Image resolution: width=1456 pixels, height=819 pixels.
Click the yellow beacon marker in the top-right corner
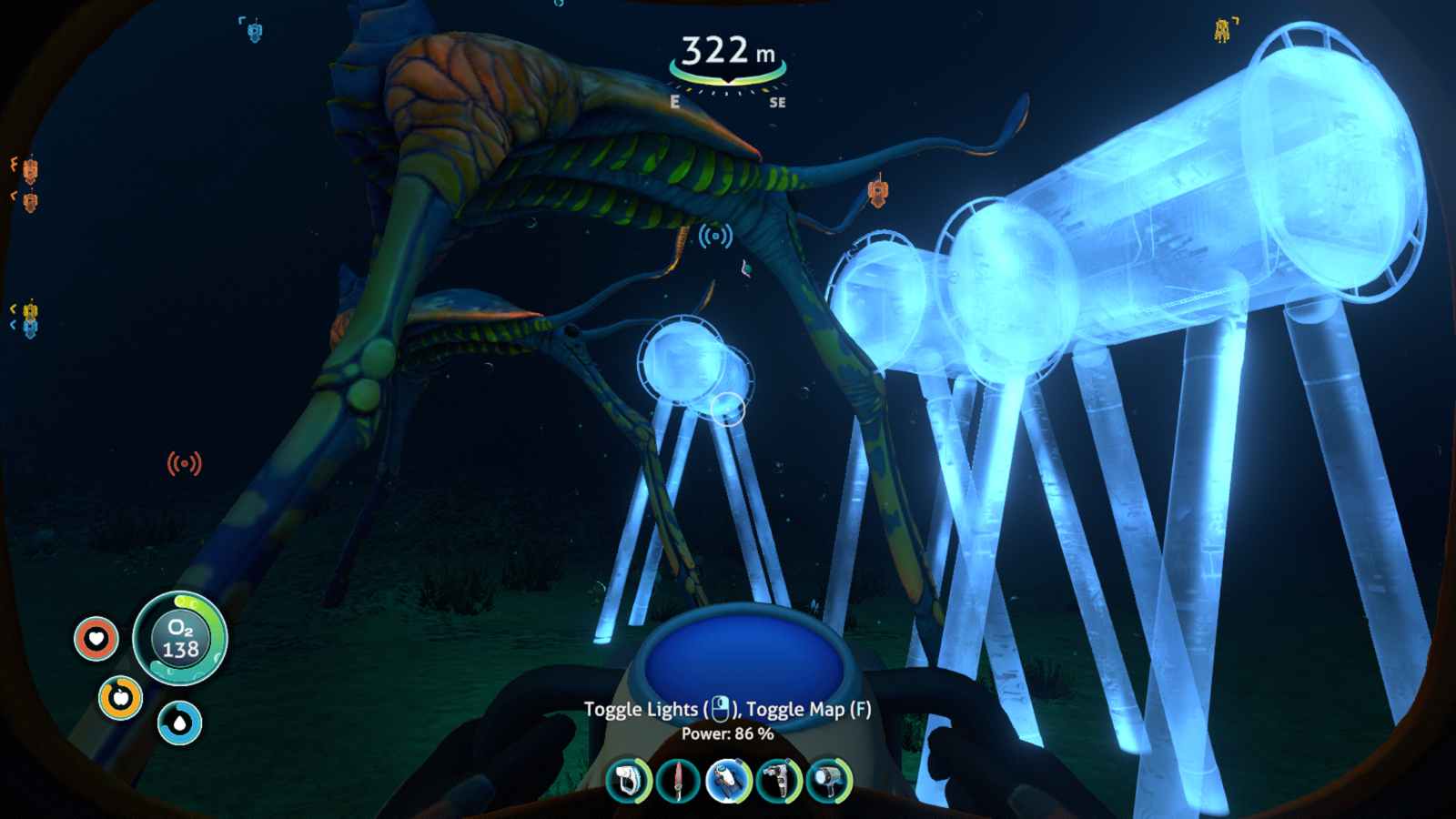pyautogui.click(x=1223, y=31)
